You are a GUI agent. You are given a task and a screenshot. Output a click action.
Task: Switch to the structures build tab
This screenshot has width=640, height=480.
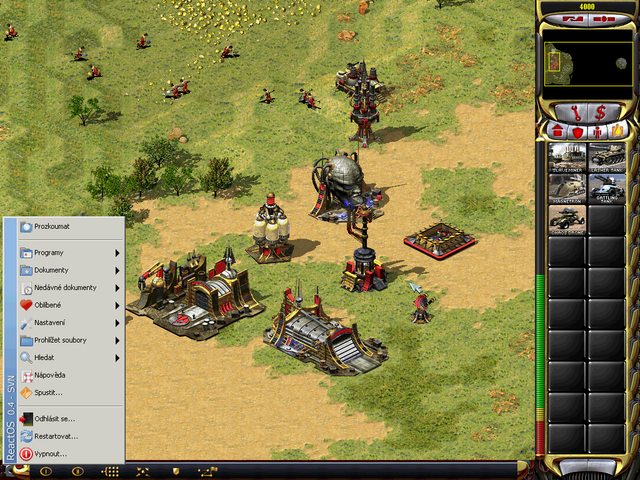pyautogui.click(x=558, y=131)
